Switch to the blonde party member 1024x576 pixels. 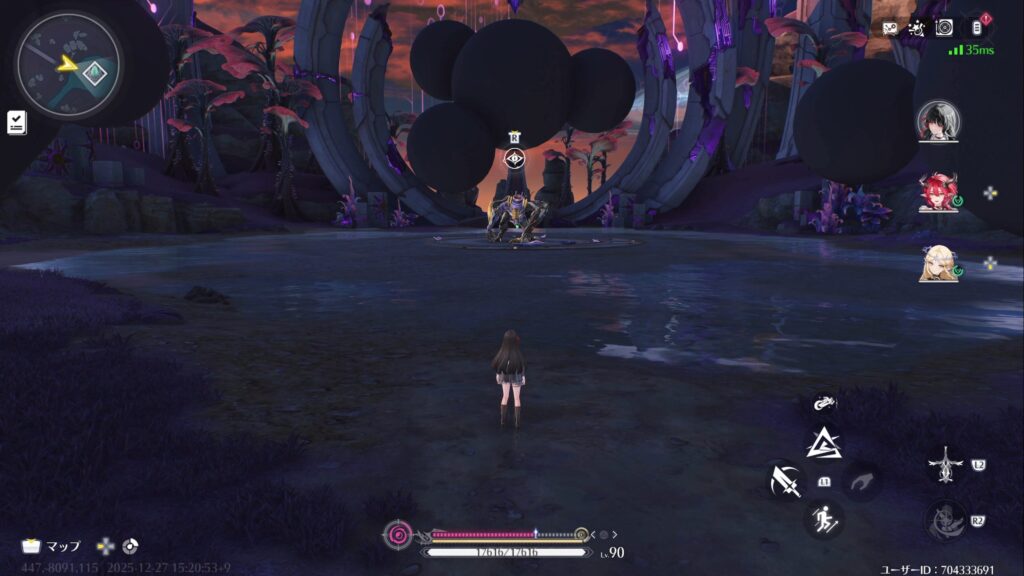(x=938, y=263)
